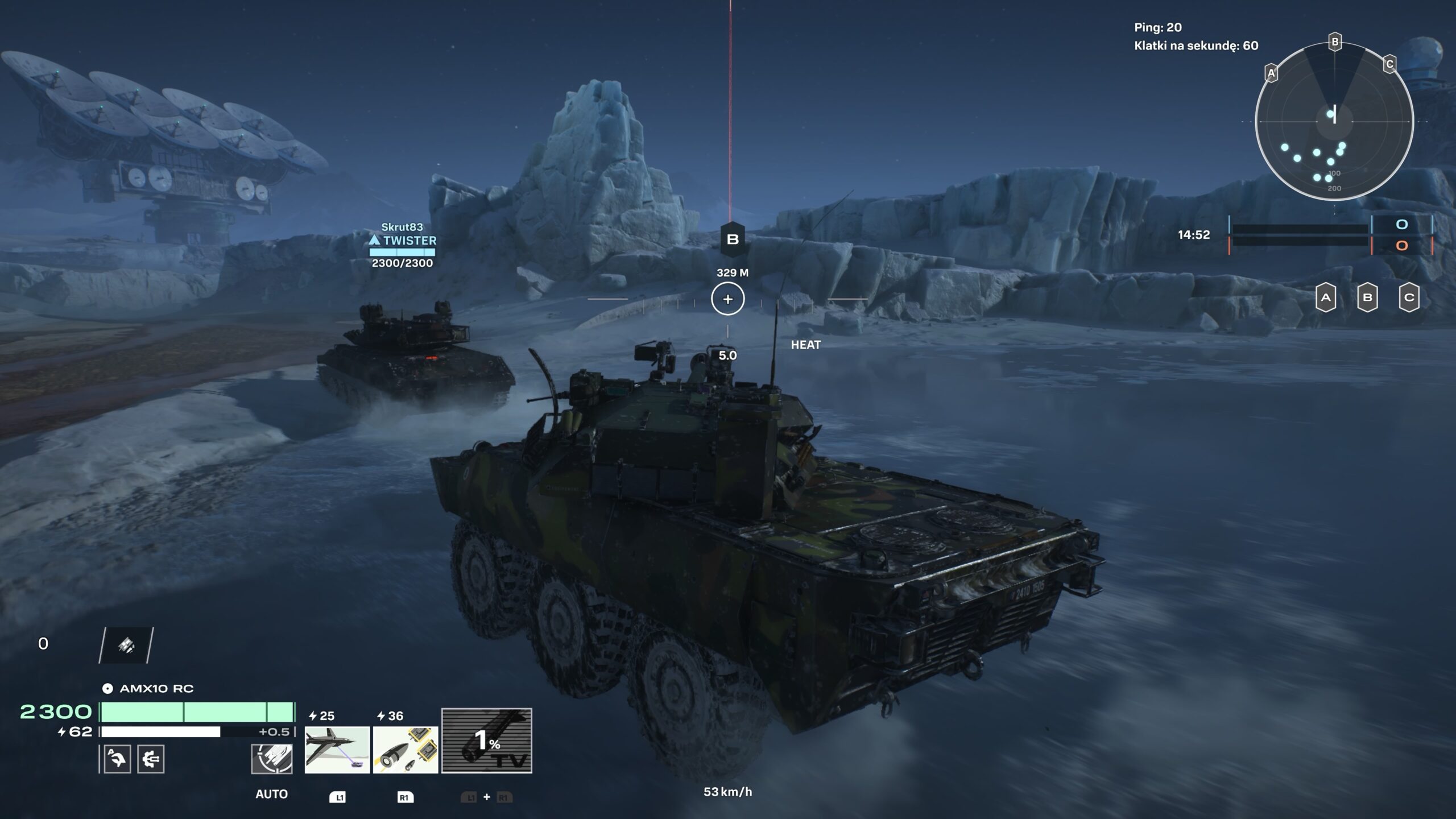Toggle the AUTO targeting tank icon
Image resolution: width=1456 pixels, height=819 pixels.
pyautogui.click(x=272, y=759)
